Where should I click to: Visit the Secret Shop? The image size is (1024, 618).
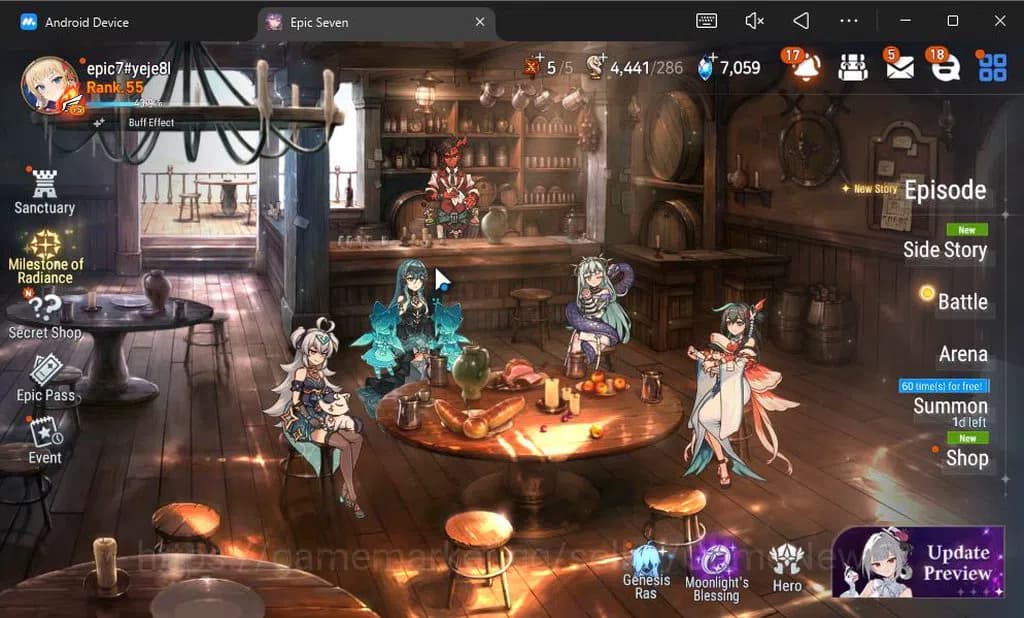click(x=45, y=316)
